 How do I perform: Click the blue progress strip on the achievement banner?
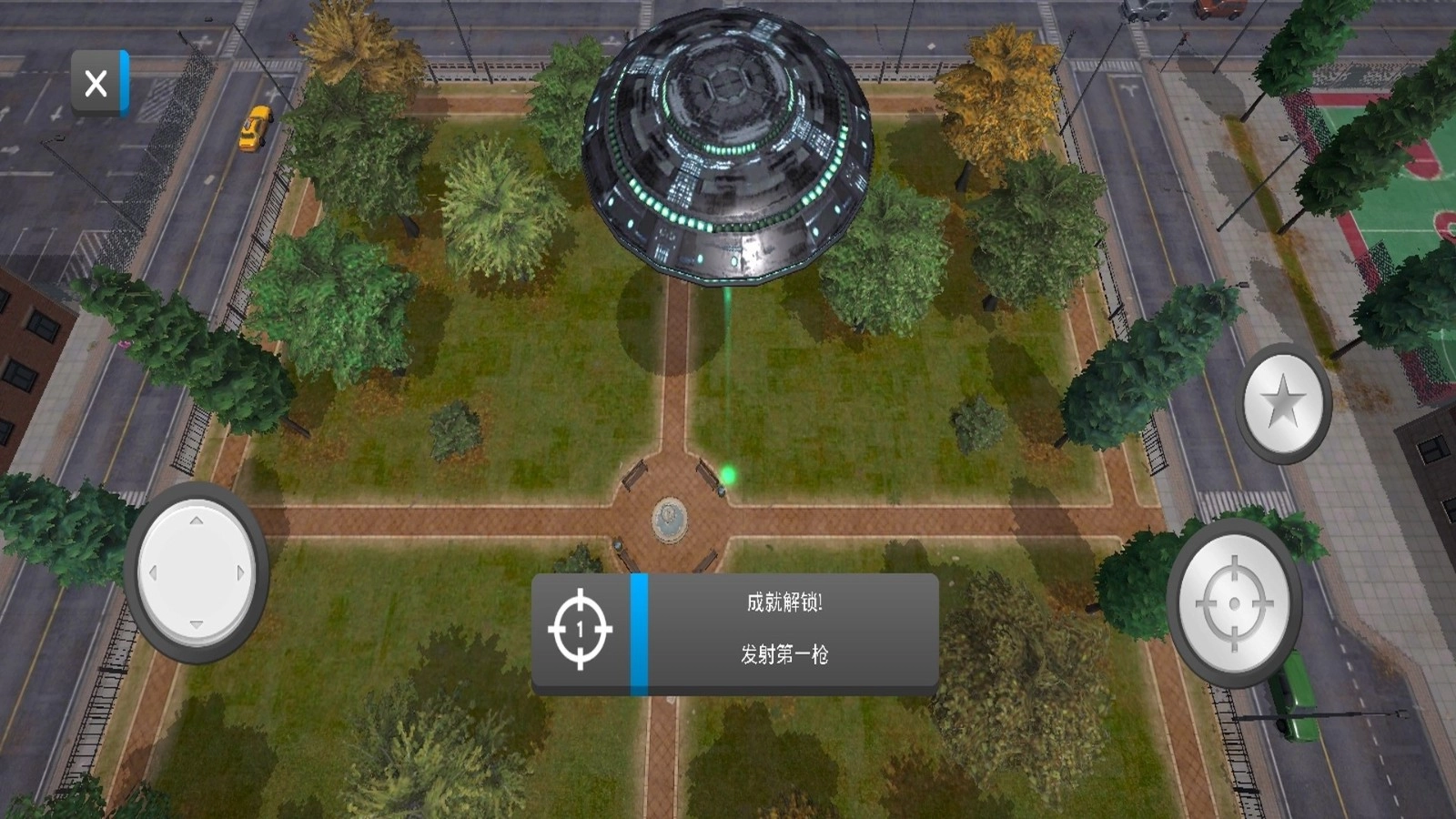[640, 632]
